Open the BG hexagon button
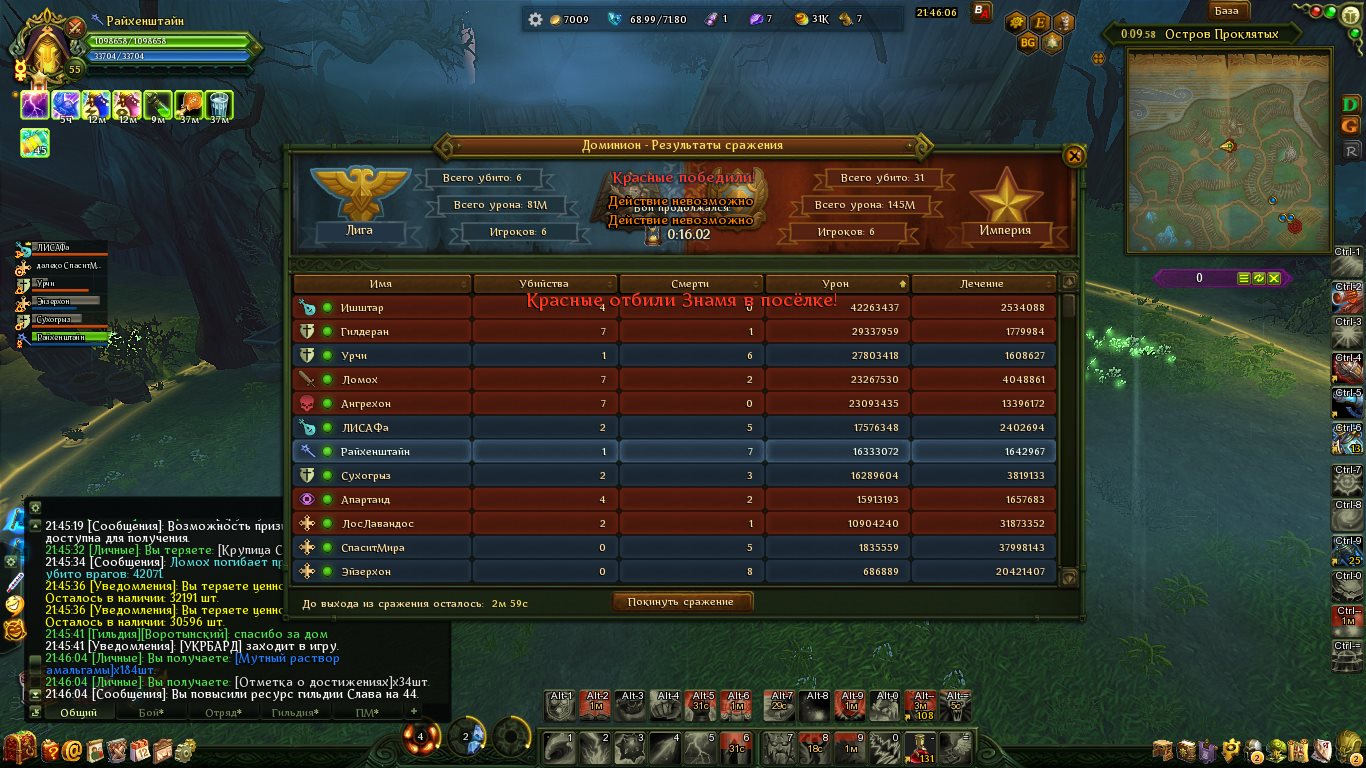1366x768 pixels. 1027,43
